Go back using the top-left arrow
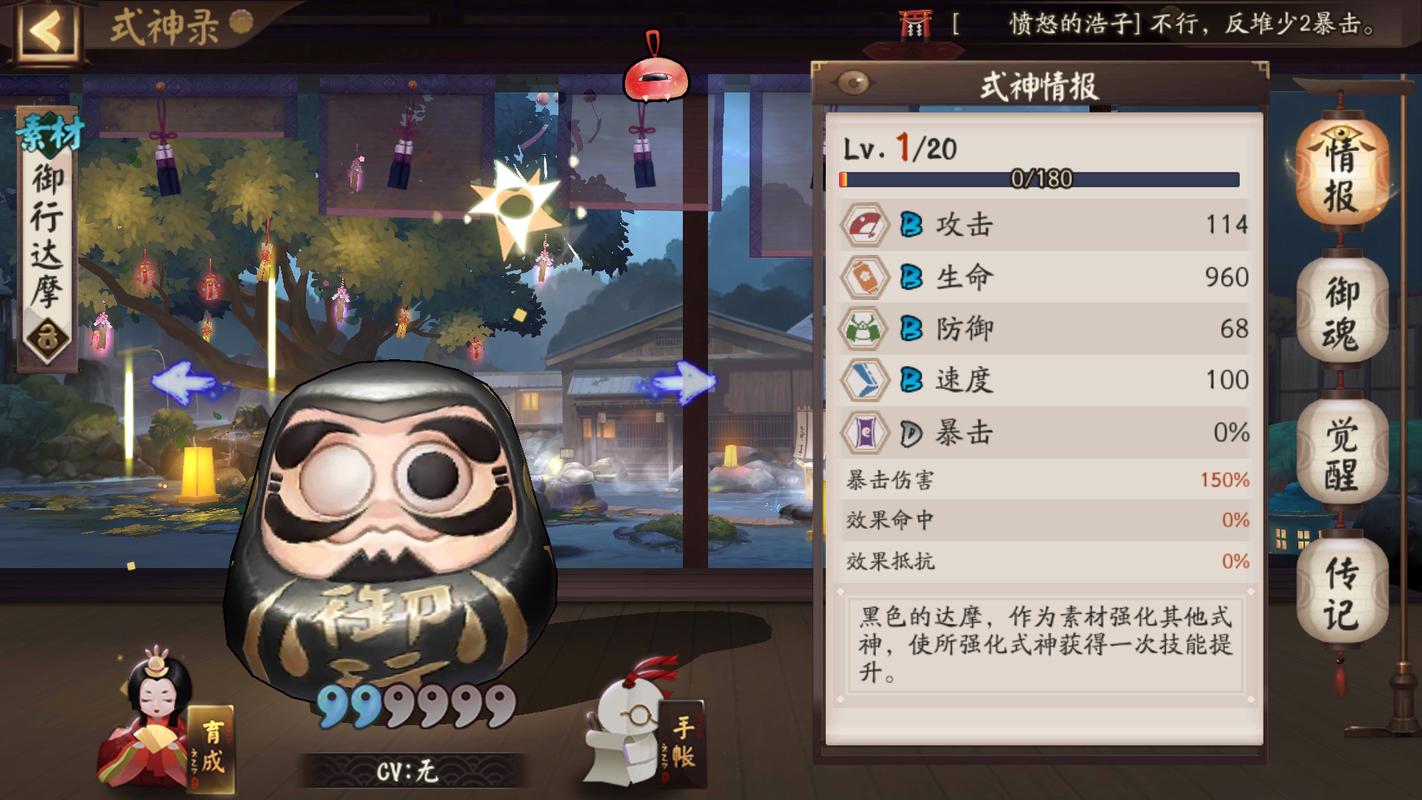Viewport: 1422px width, 800px height. pos(45,32)
